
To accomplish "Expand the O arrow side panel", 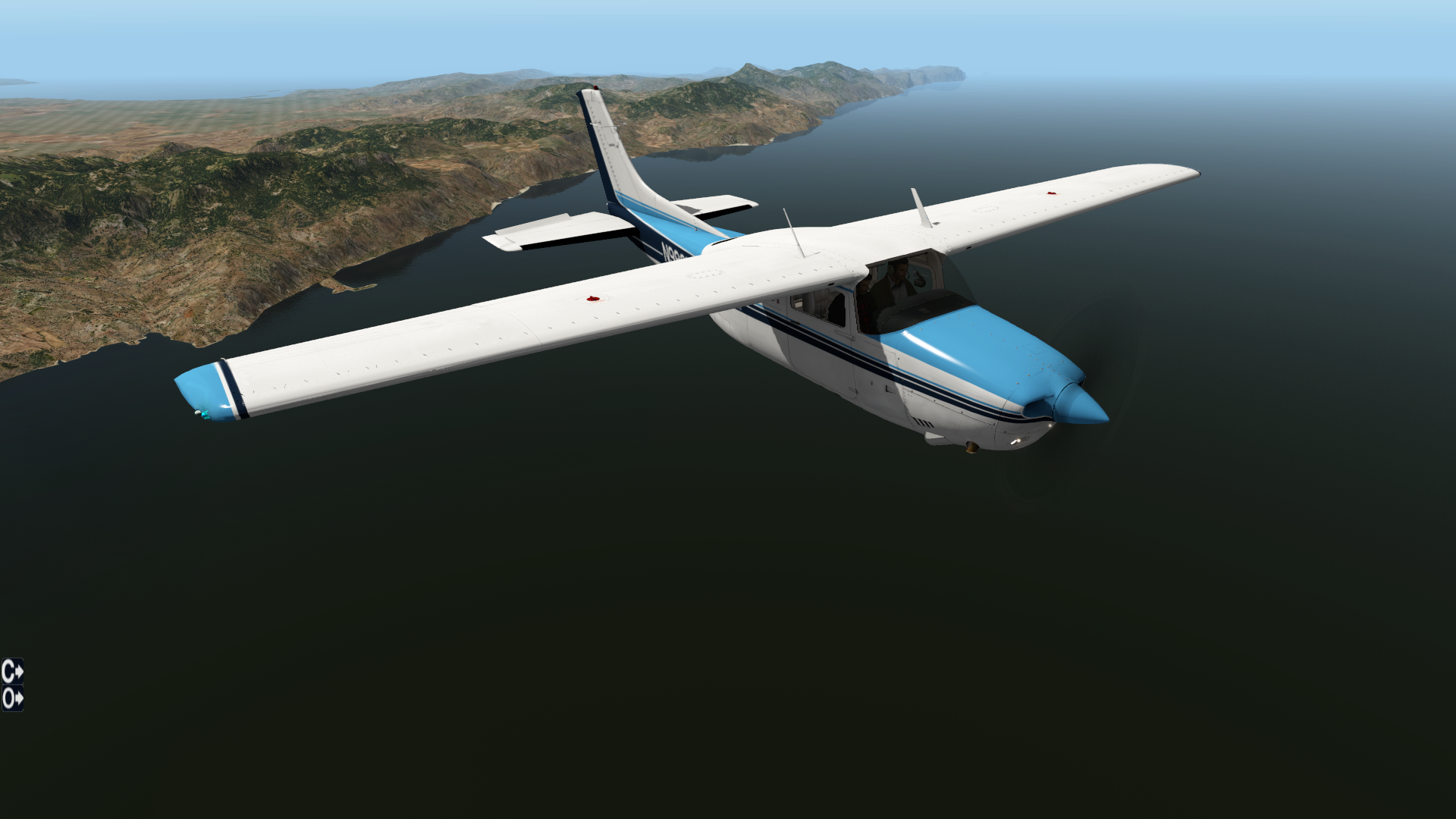I will 12,698.
